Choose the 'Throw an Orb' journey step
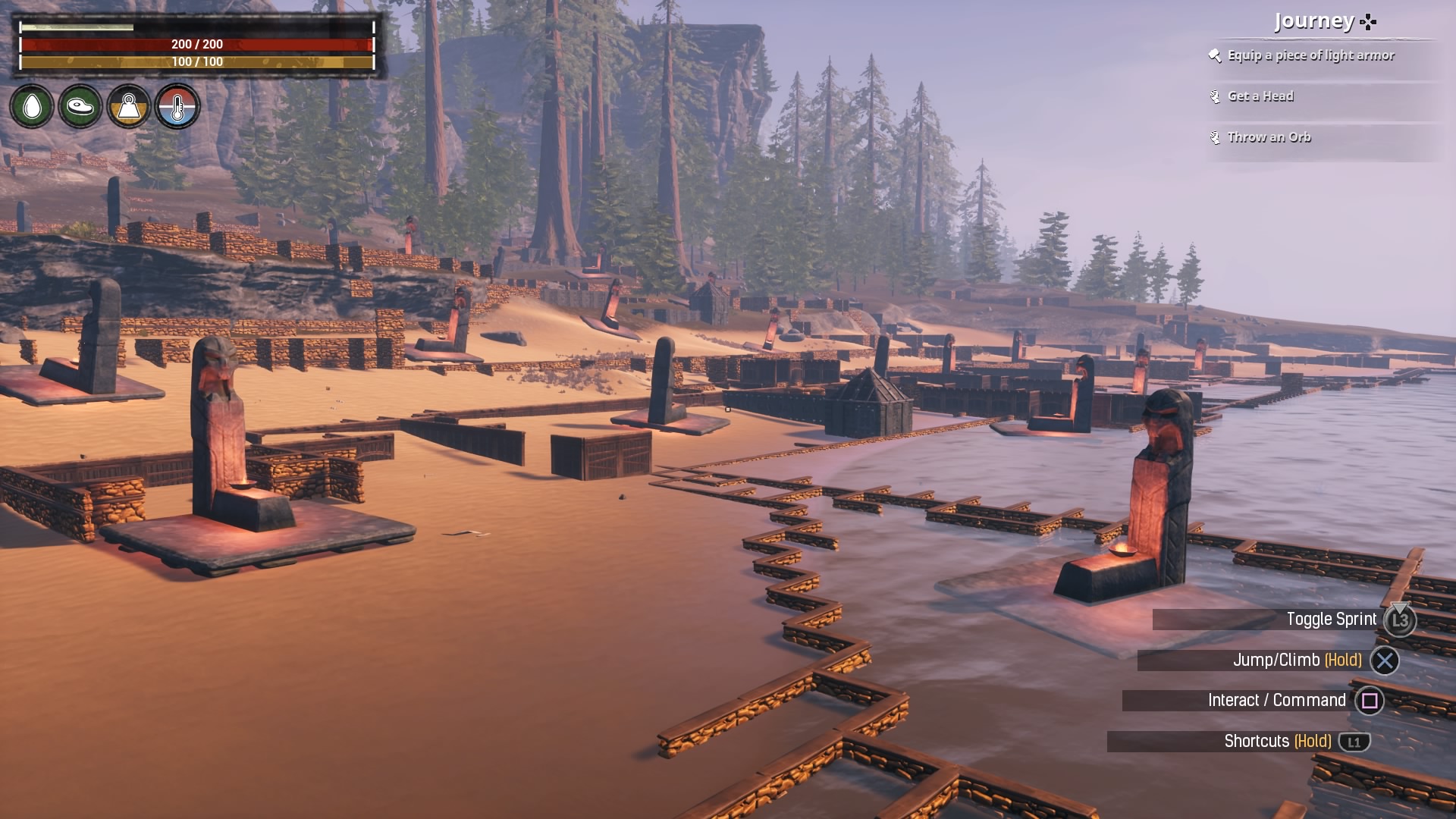This screenshot has width=1456, height=819. tap(1269, 137)
